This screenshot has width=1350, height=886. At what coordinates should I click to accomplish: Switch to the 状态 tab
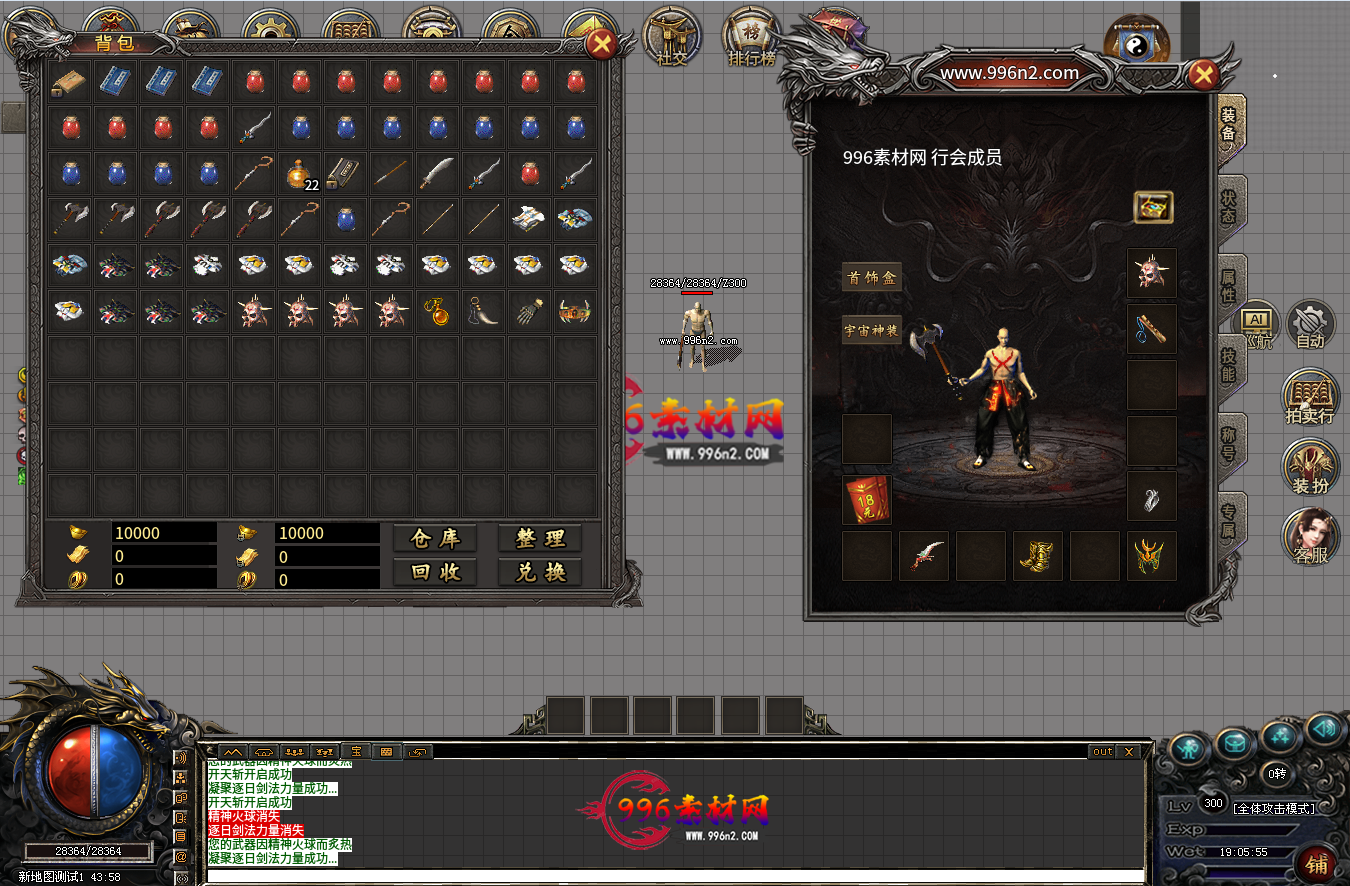coord(1229,207)
